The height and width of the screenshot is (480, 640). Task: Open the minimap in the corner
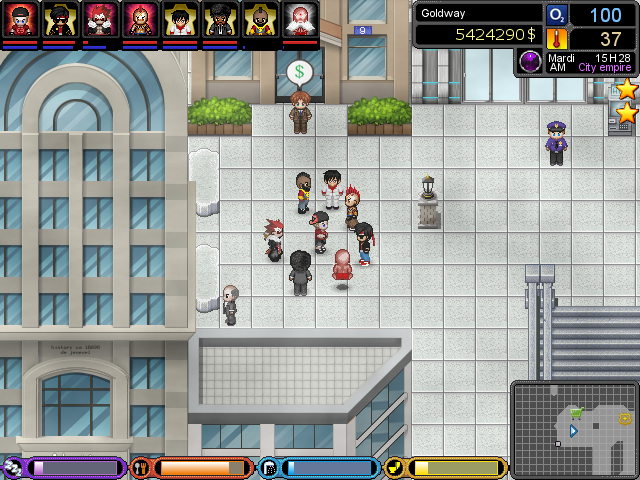574,429
